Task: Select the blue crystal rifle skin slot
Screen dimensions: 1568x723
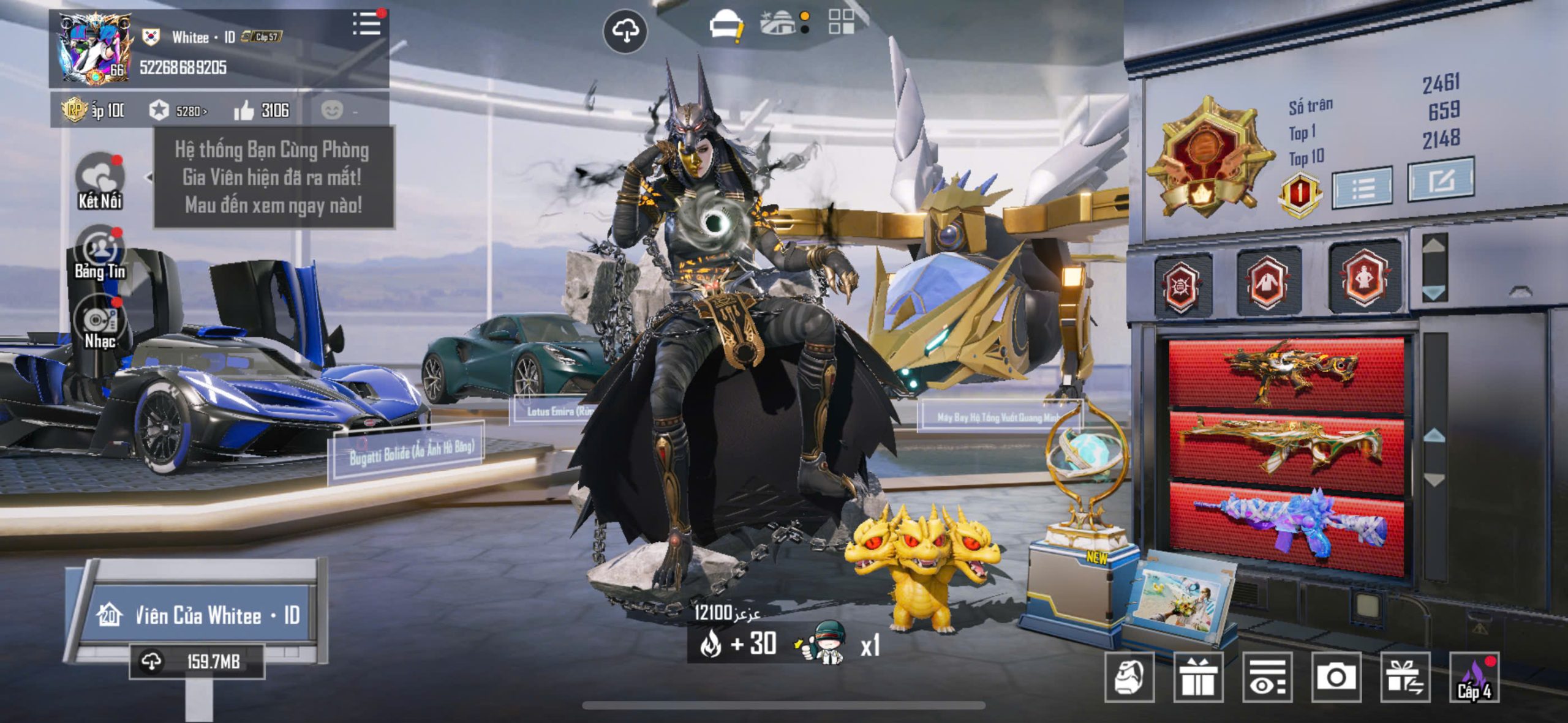Action: [x=1286, y=528]
